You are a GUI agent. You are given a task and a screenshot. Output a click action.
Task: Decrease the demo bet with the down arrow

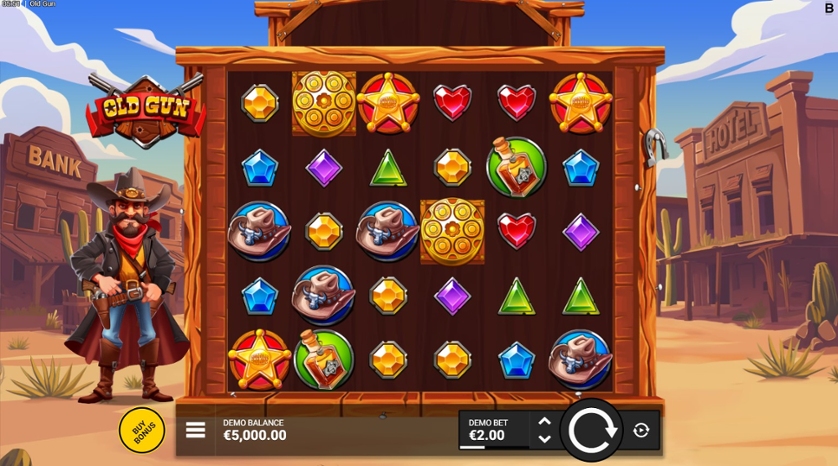click(x=544, y=438)
